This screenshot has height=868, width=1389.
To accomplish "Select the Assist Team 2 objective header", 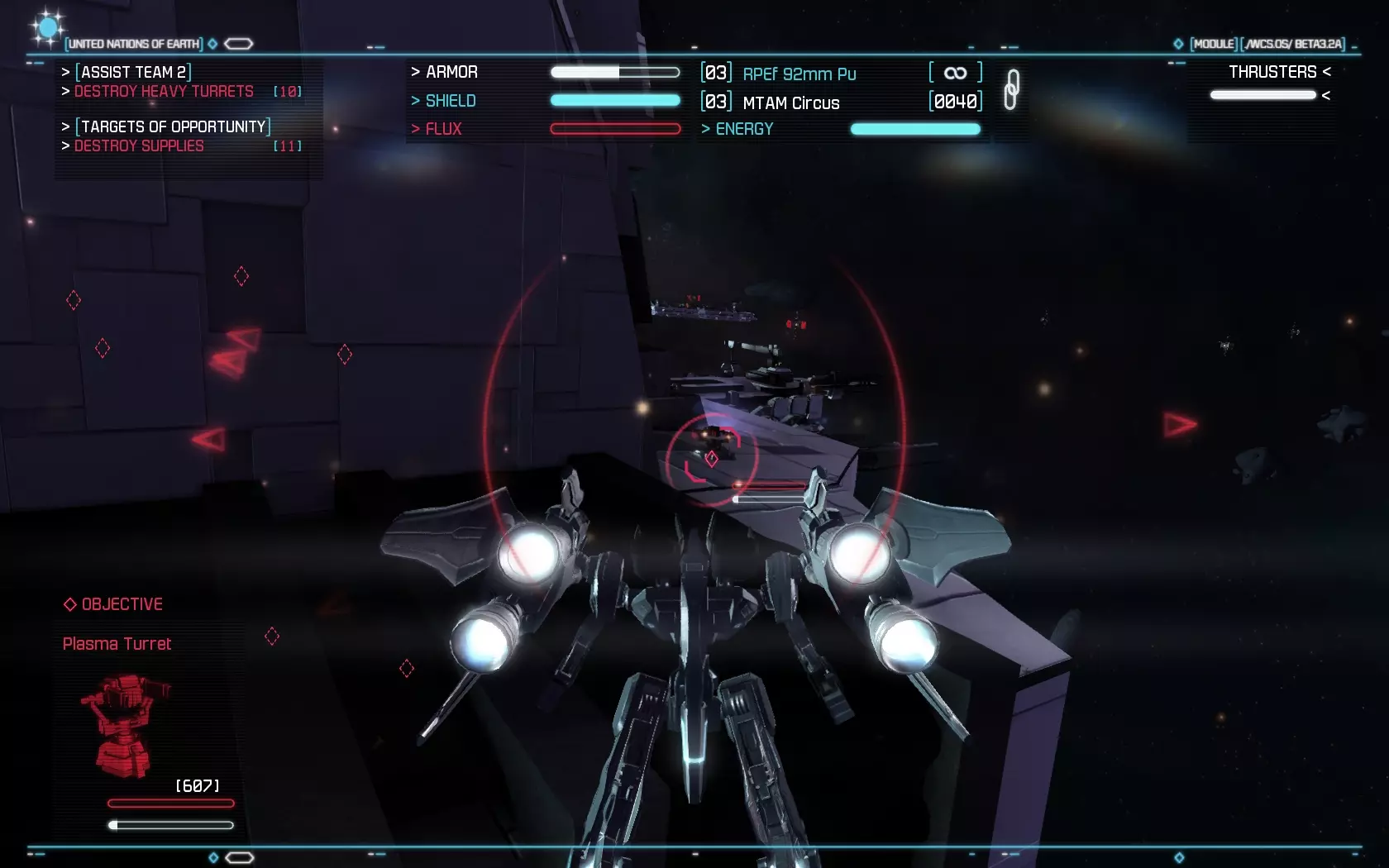I will tap(133, 73).
